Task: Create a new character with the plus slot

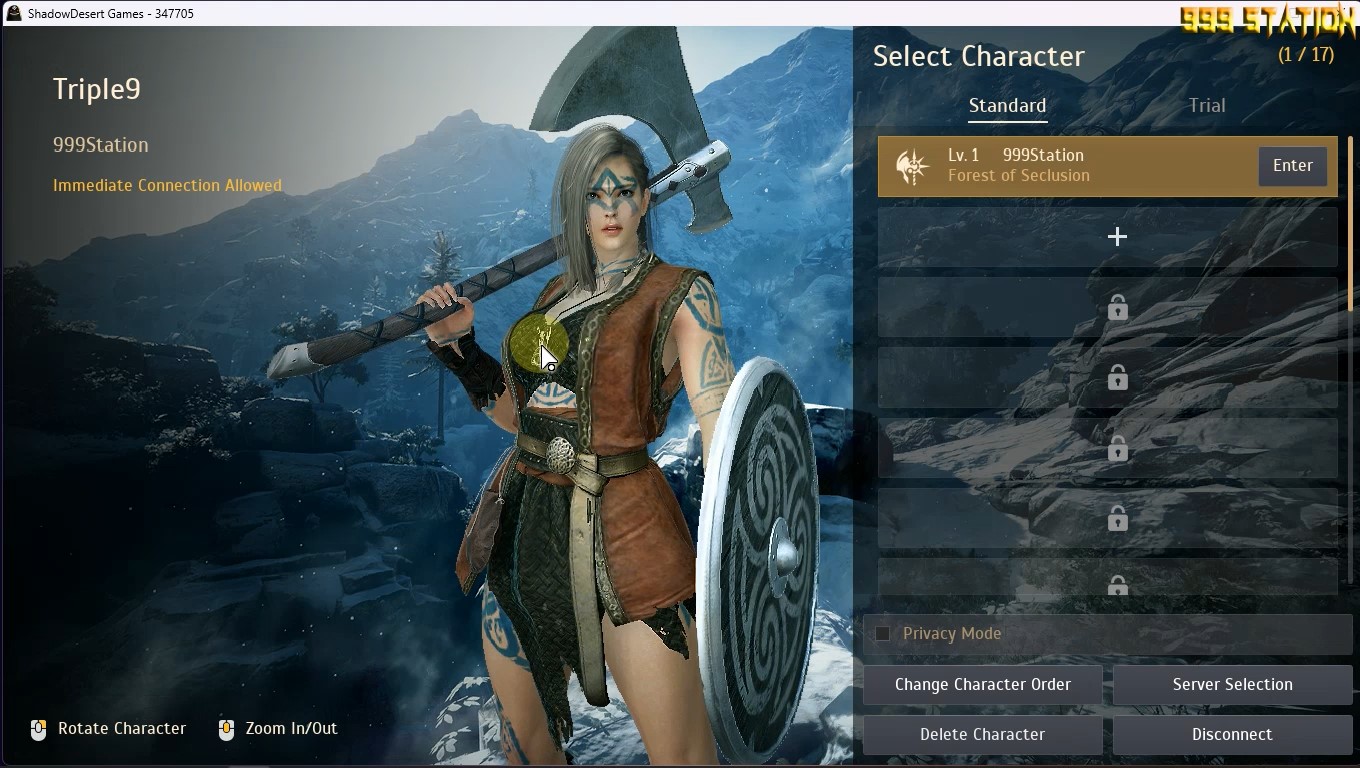Action: tap(1117, 237)
